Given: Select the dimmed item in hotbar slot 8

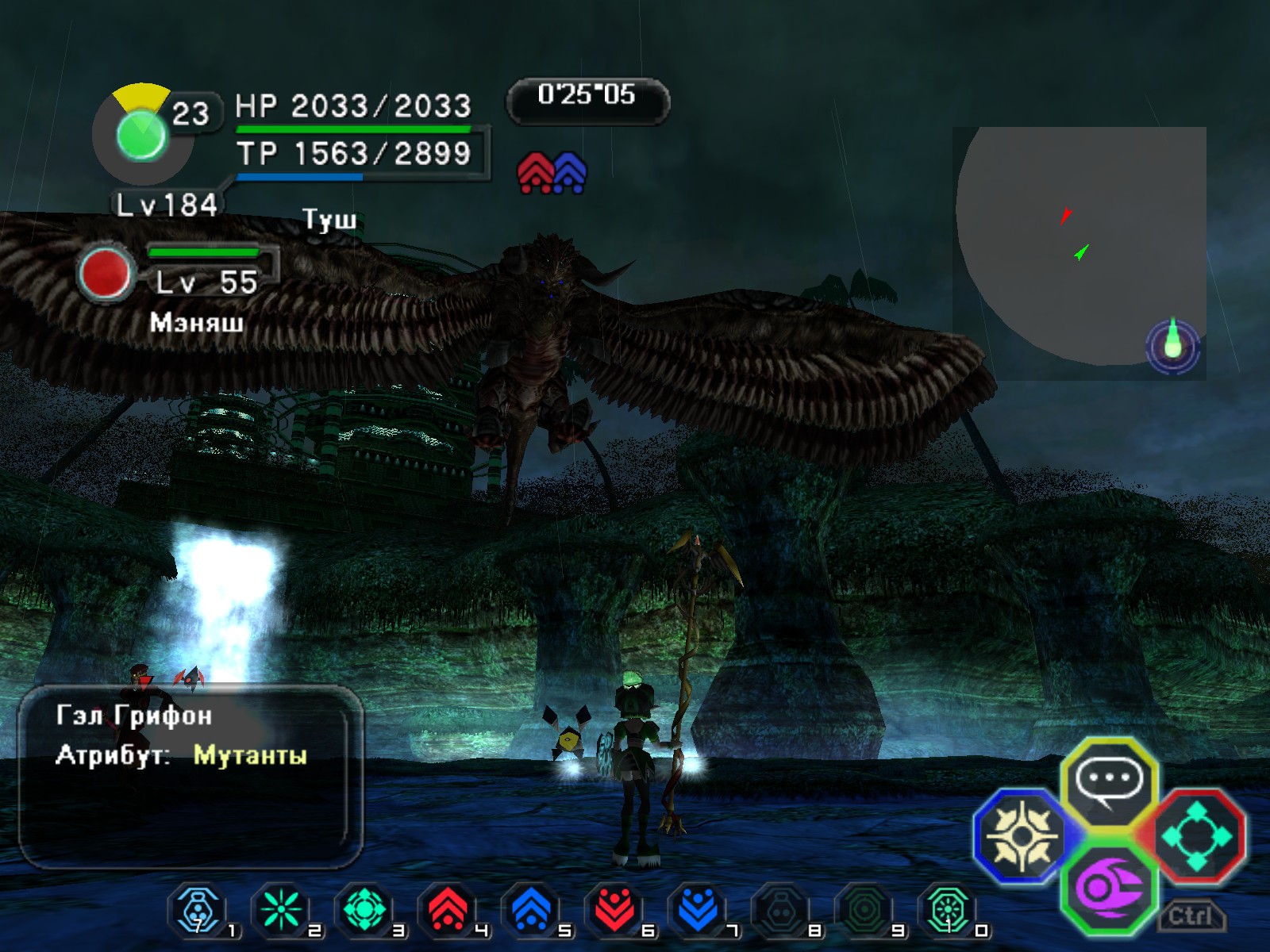Looking at the screenshot, I should click(x=780, y=909).
